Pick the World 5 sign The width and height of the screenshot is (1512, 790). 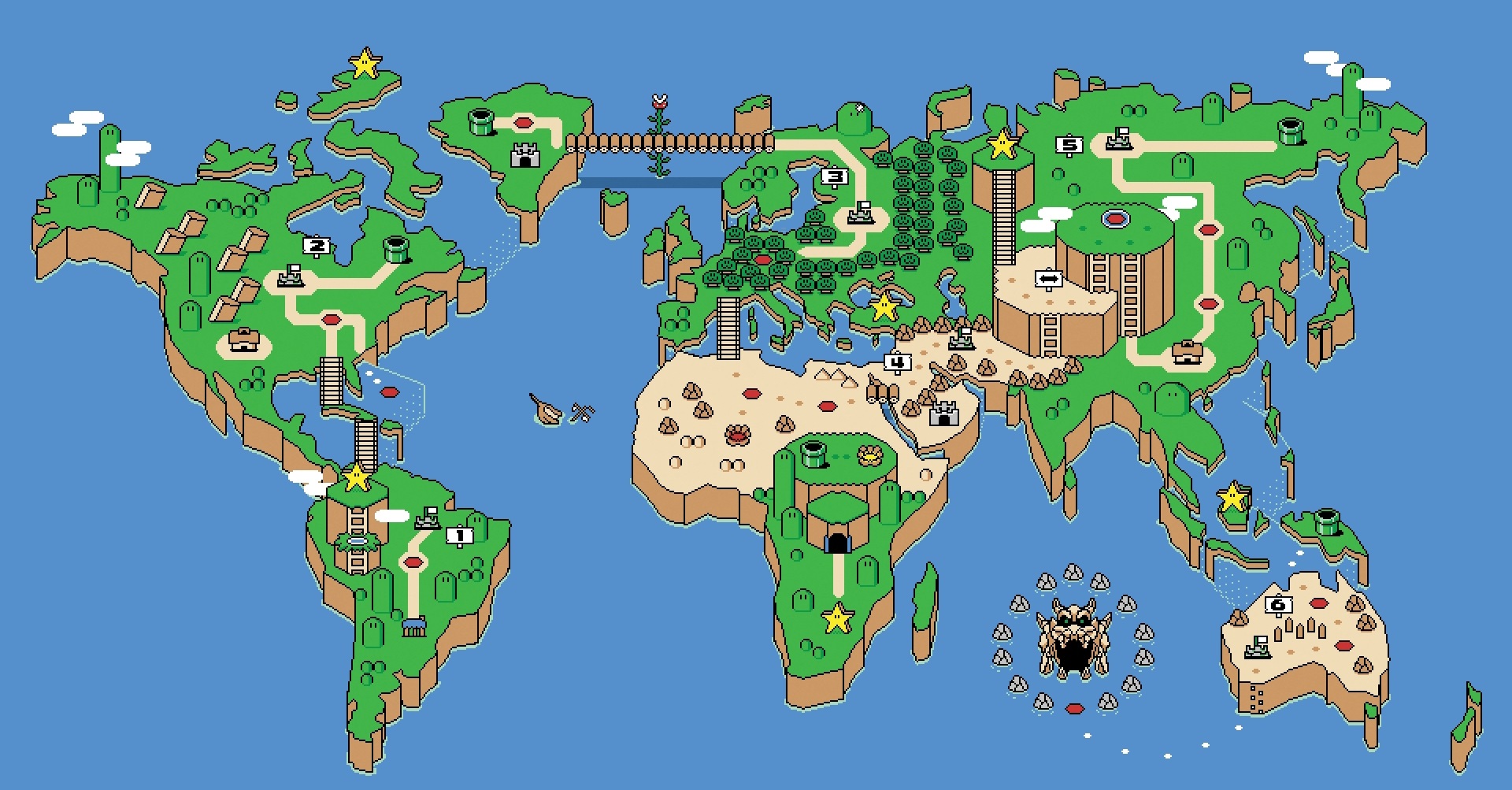click(x=1069, y=145)
